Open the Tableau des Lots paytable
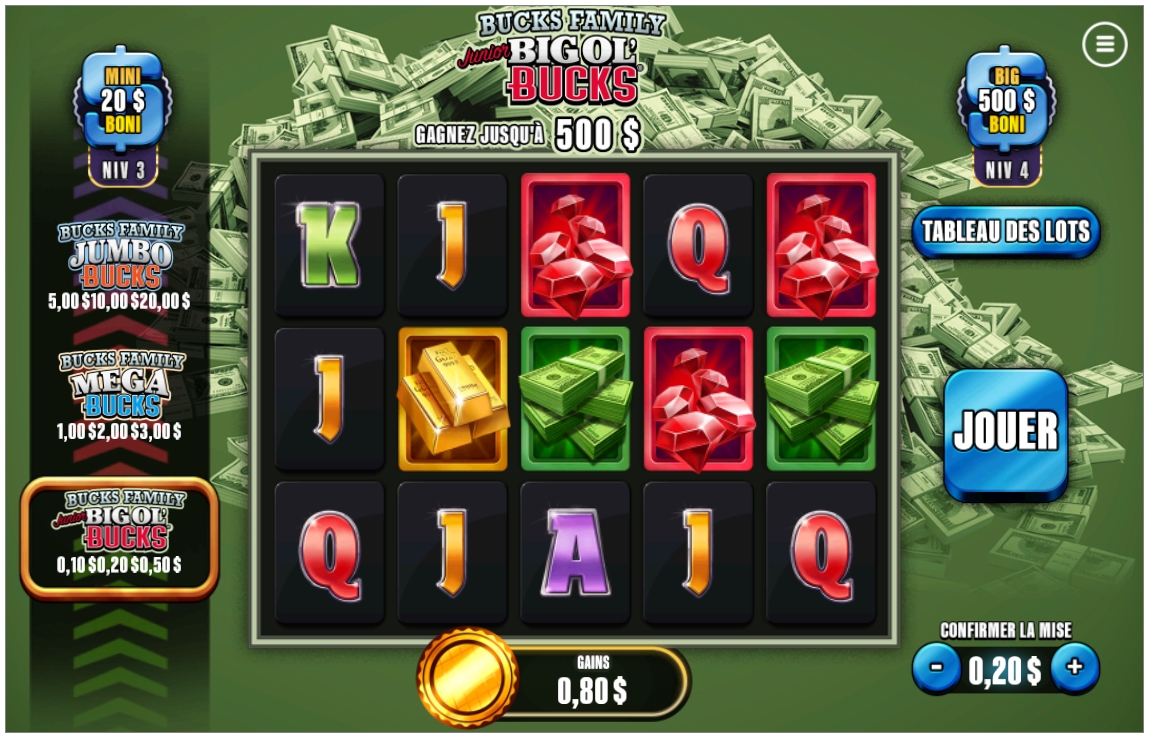Screen dimensions: 1149x738 tap(1005, 232)
